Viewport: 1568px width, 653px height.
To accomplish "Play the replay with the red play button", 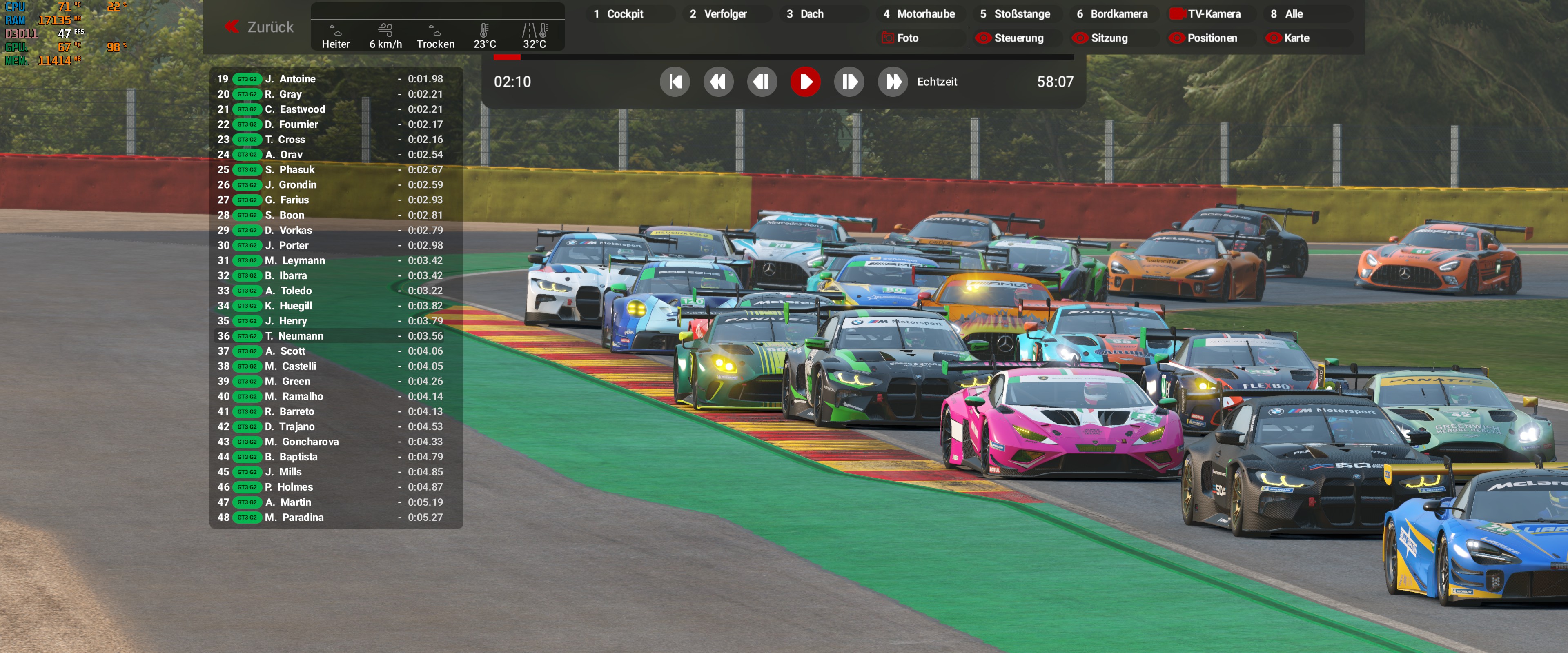I will (805, 82).
